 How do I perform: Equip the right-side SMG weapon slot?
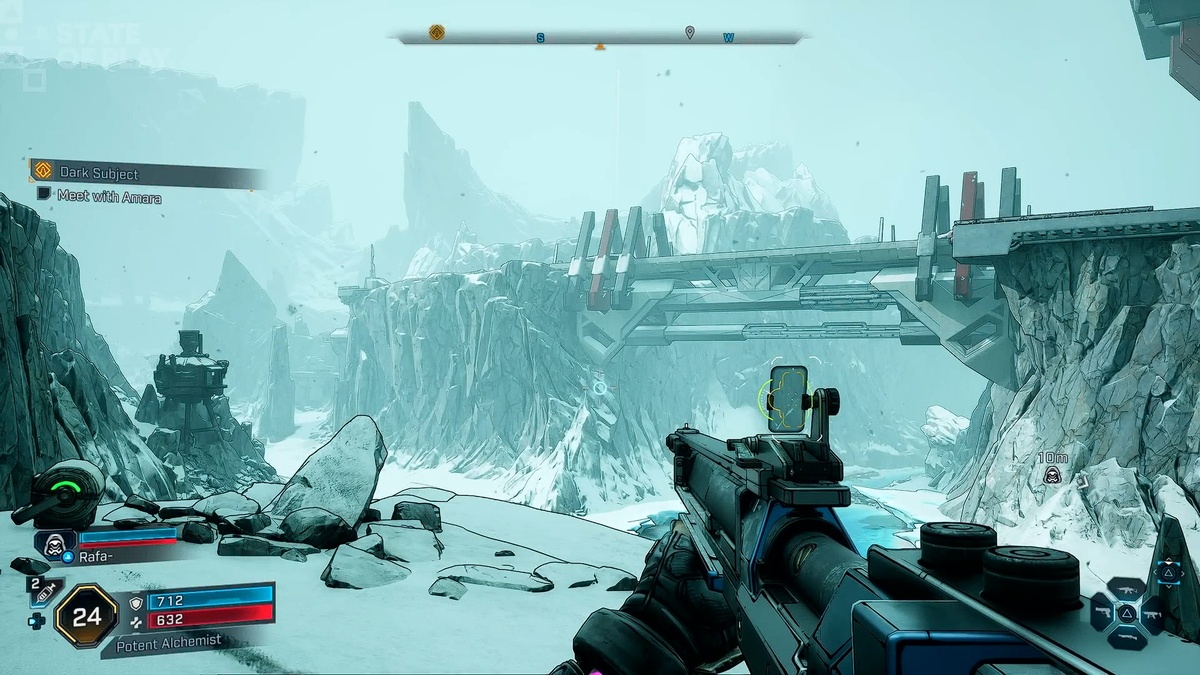pos(1152,612)
